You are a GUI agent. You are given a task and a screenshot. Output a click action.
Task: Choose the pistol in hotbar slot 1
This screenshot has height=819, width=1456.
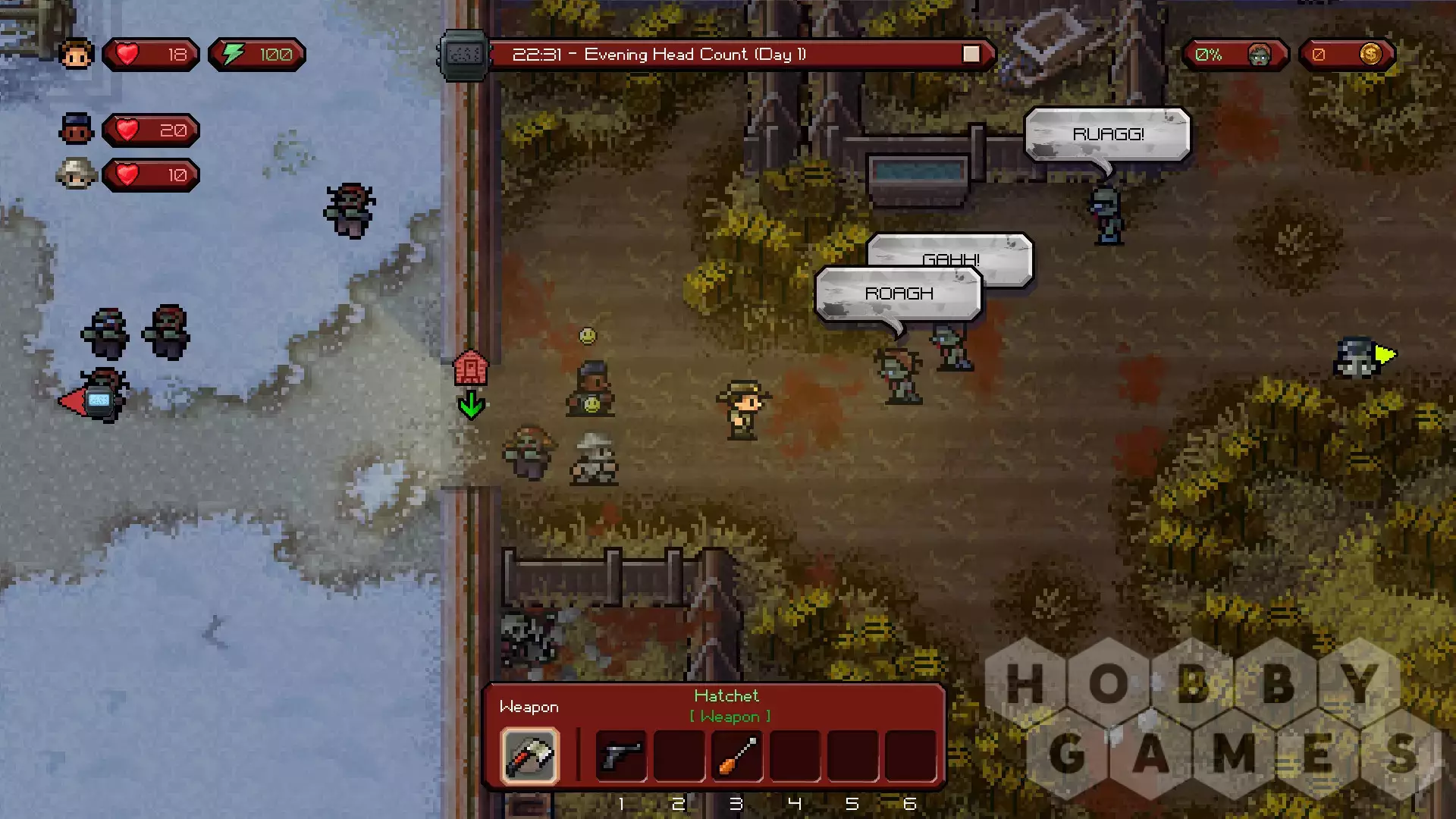click(x=621, y=755)
